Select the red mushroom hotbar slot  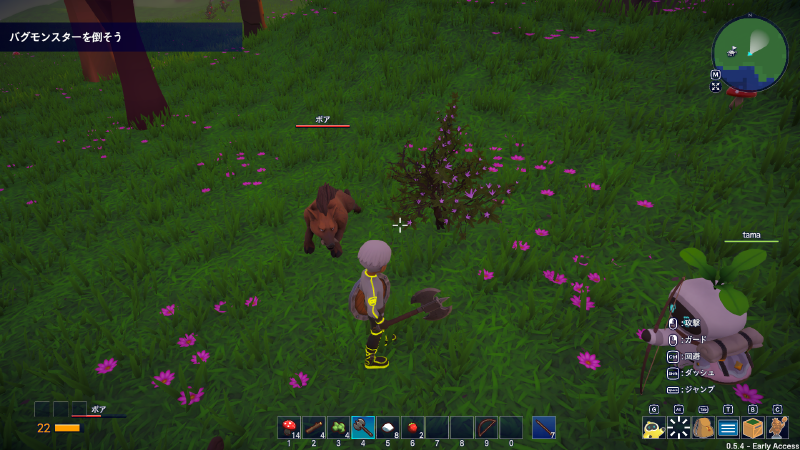pos(289,427)
